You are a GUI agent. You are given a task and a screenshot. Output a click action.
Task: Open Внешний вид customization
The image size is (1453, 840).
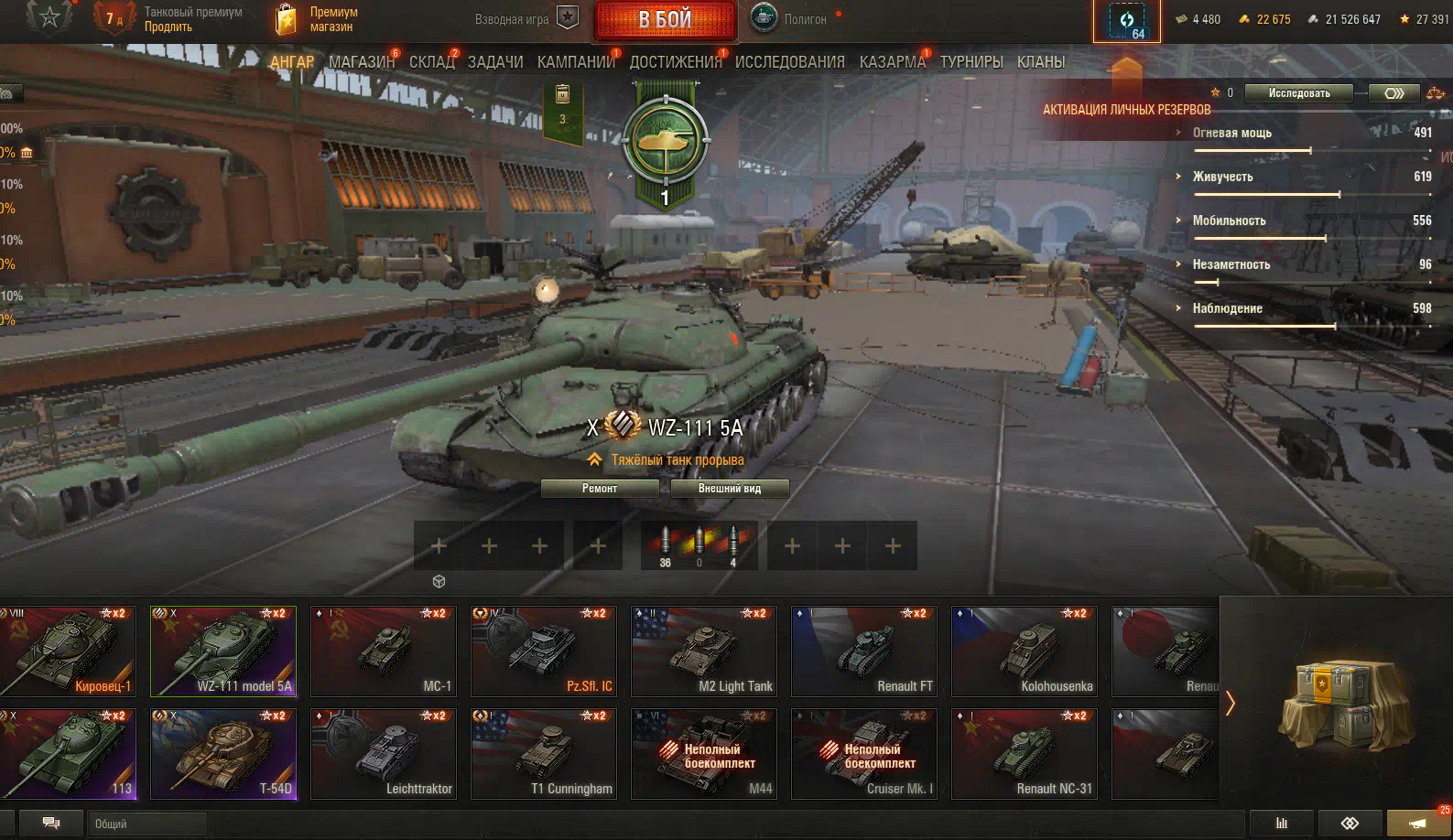(729, 489)
